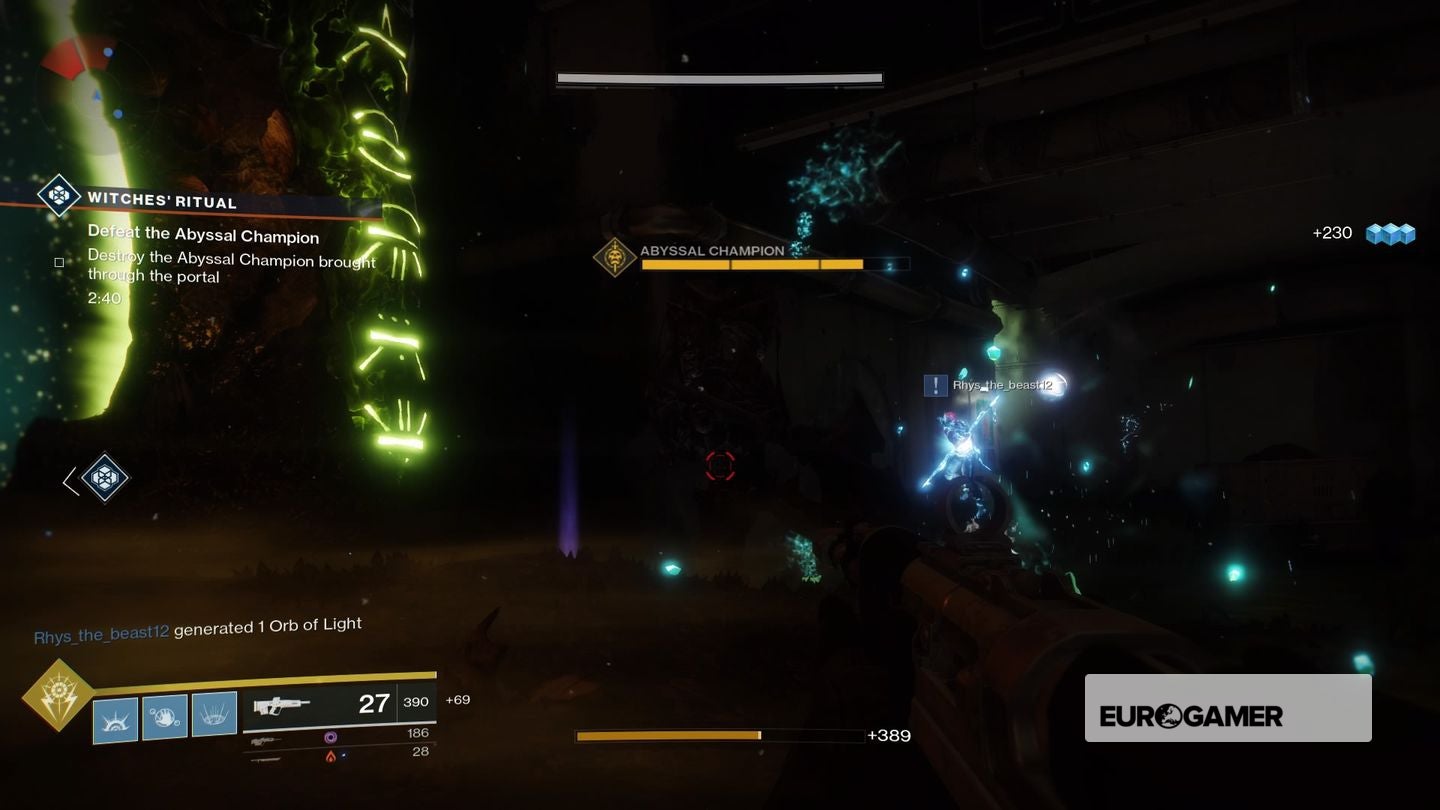
Task: Select the Witches' Ritual banner
Action: 200,204
